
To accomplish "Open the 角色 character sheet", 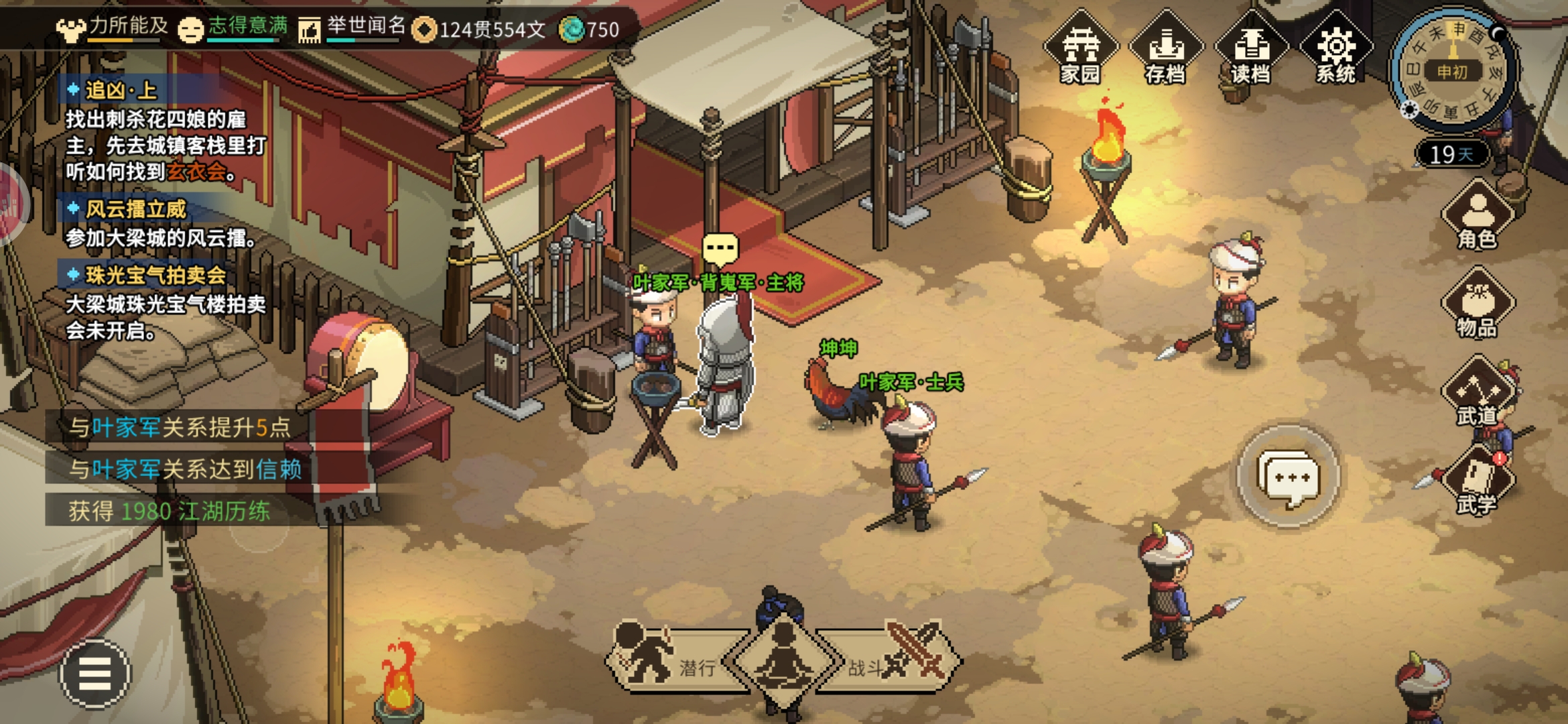I will tap(1477, 217).
